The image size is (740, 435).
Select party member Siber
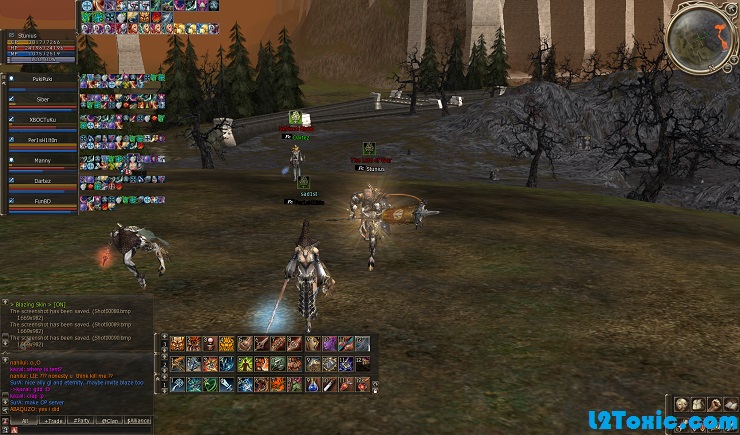(x=41, y=97)
